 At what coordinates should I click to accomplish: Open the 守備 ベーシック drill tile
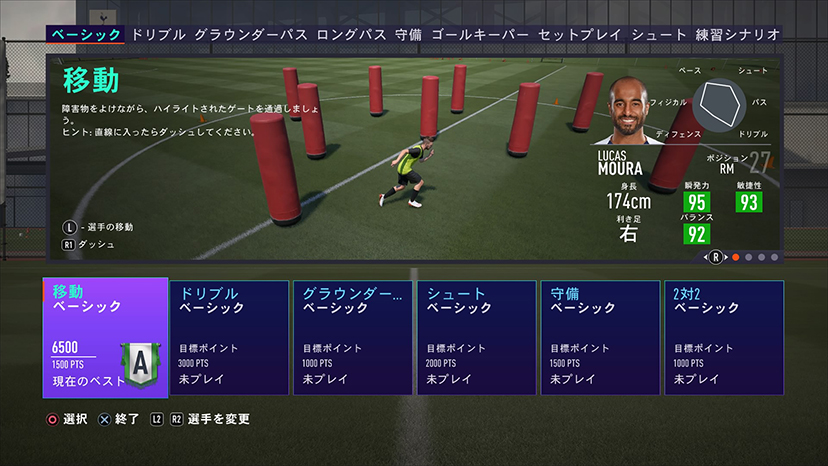[600, 338]
